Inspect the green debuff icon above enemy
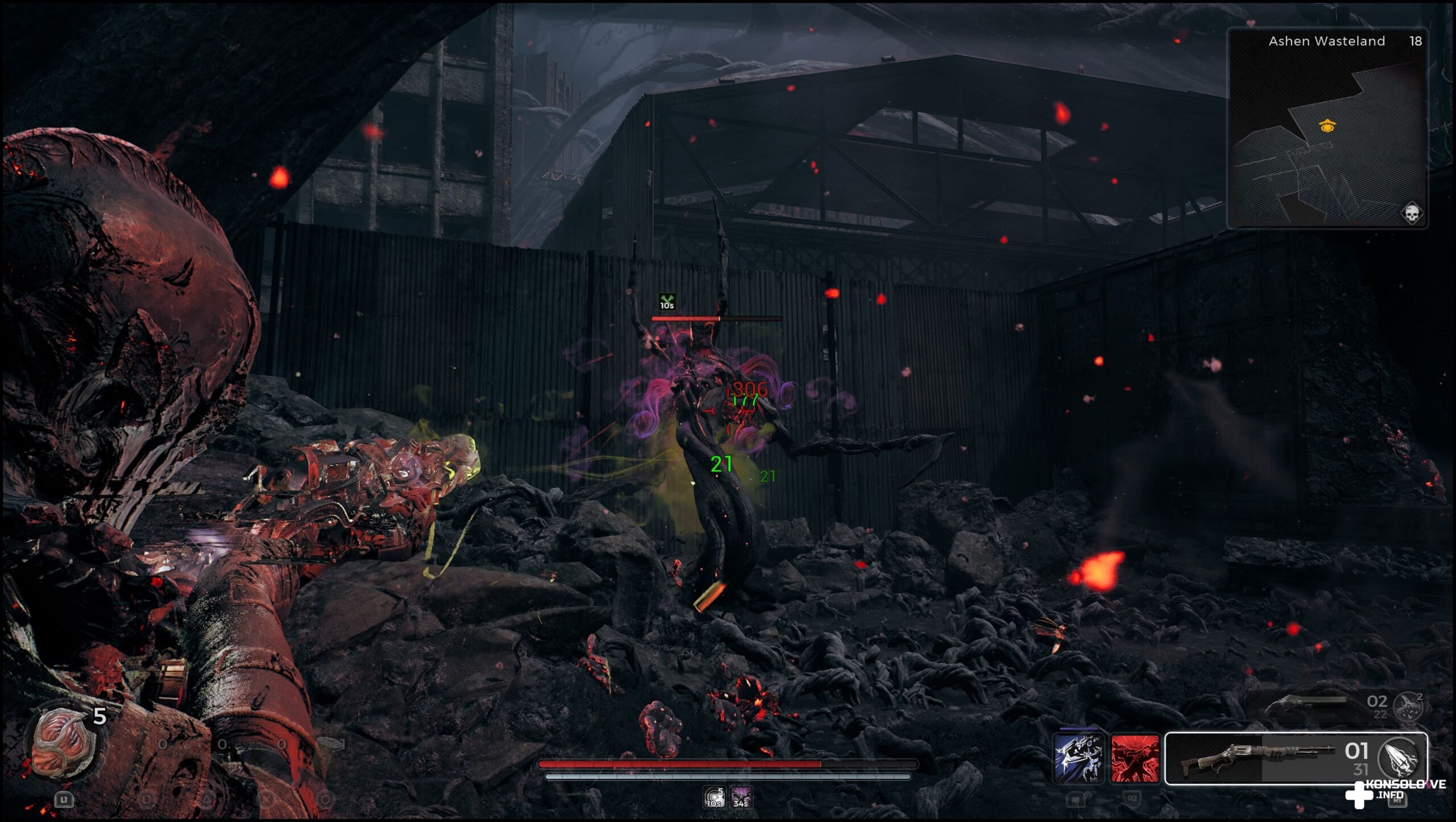 point(667,301)
